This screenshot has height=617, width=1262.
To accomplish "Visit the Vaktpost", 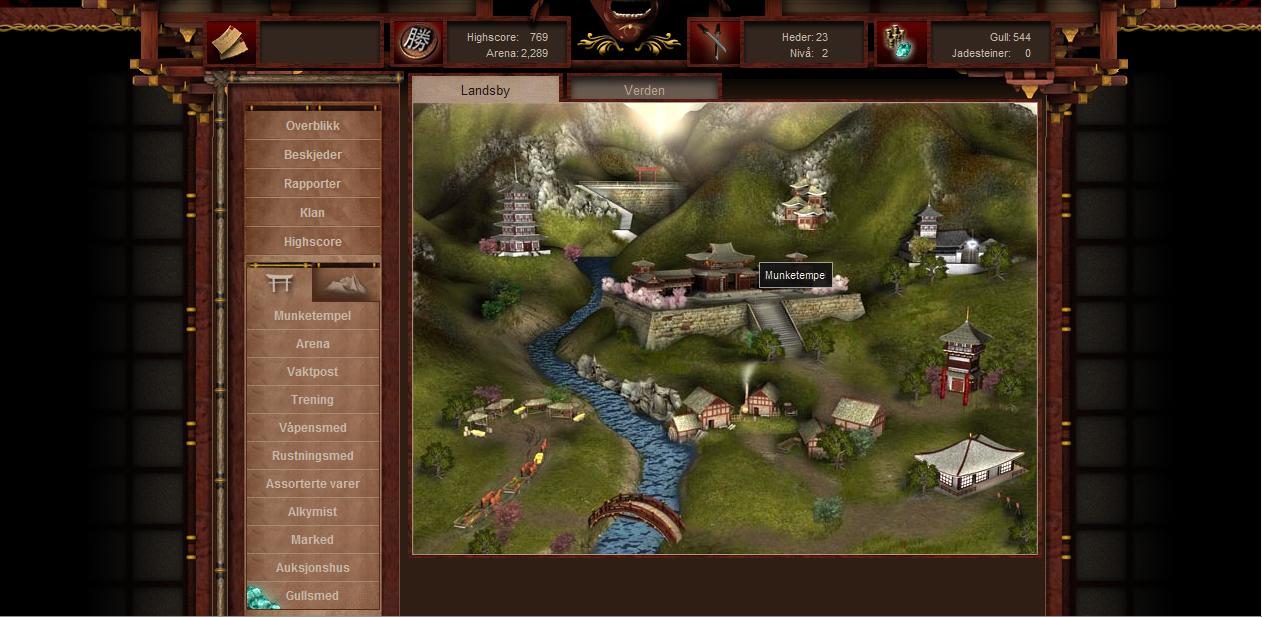I will pyautogui.click(x=312, y=372).
